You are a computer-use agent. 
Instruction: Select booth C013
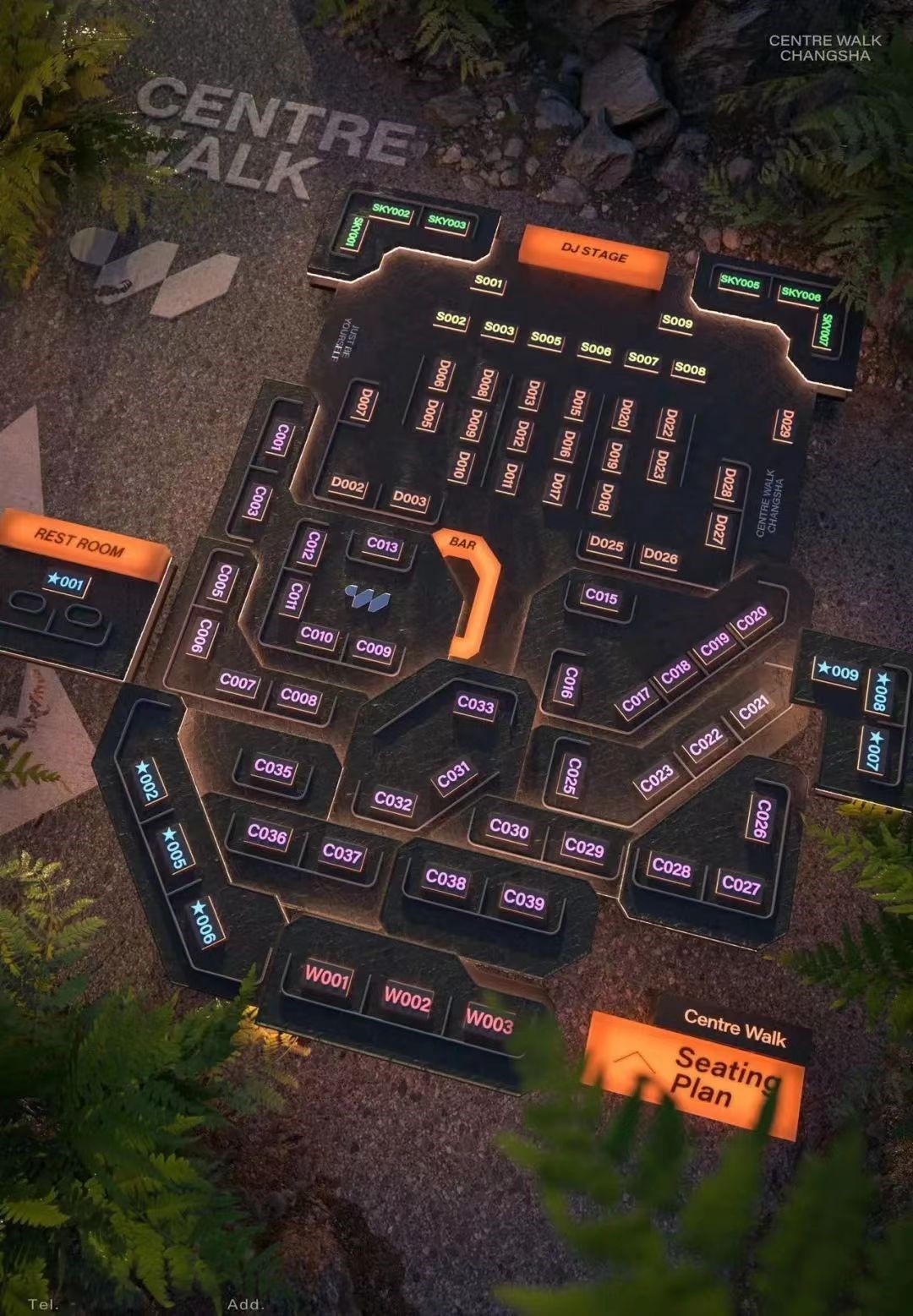click(x=382, y=545)
